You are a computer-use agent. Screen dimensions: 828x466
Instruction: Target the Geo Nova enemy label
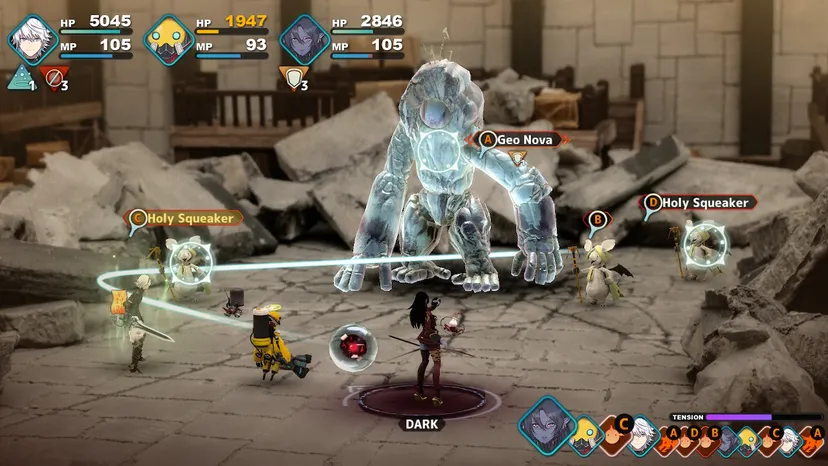click(x=520, y=139)
